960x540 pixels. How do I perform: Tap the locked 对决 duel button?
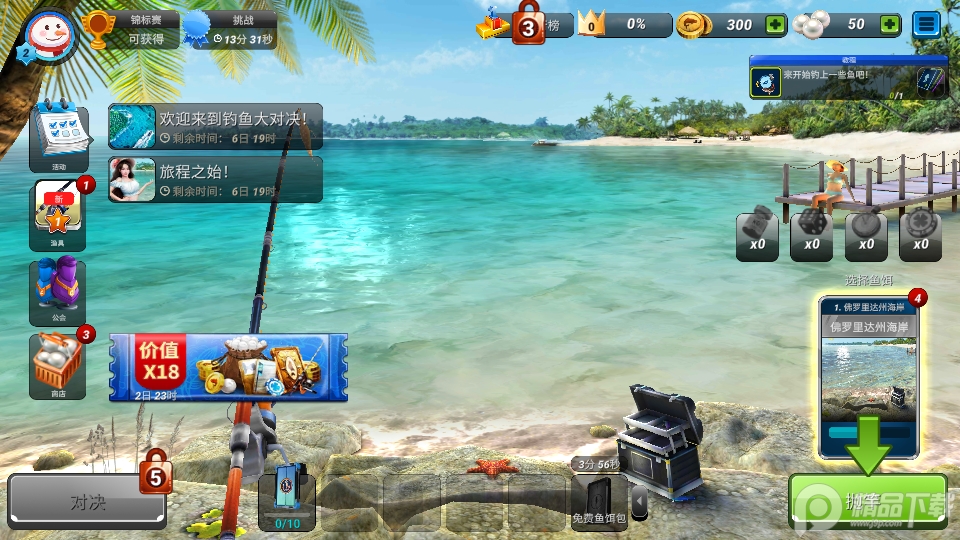(87, 501)
